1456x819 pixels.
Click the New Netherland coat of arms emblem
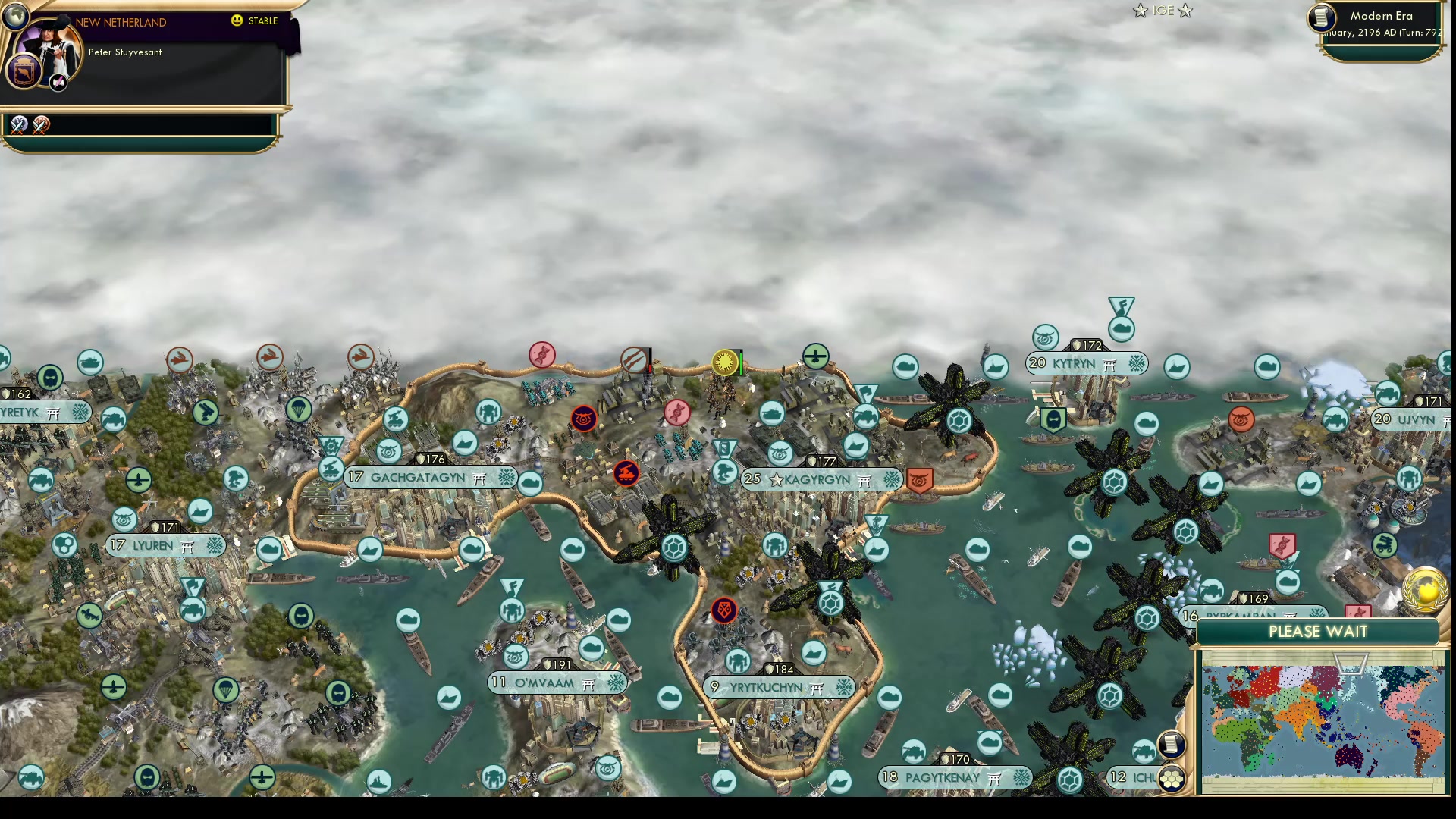coord(24,74)
